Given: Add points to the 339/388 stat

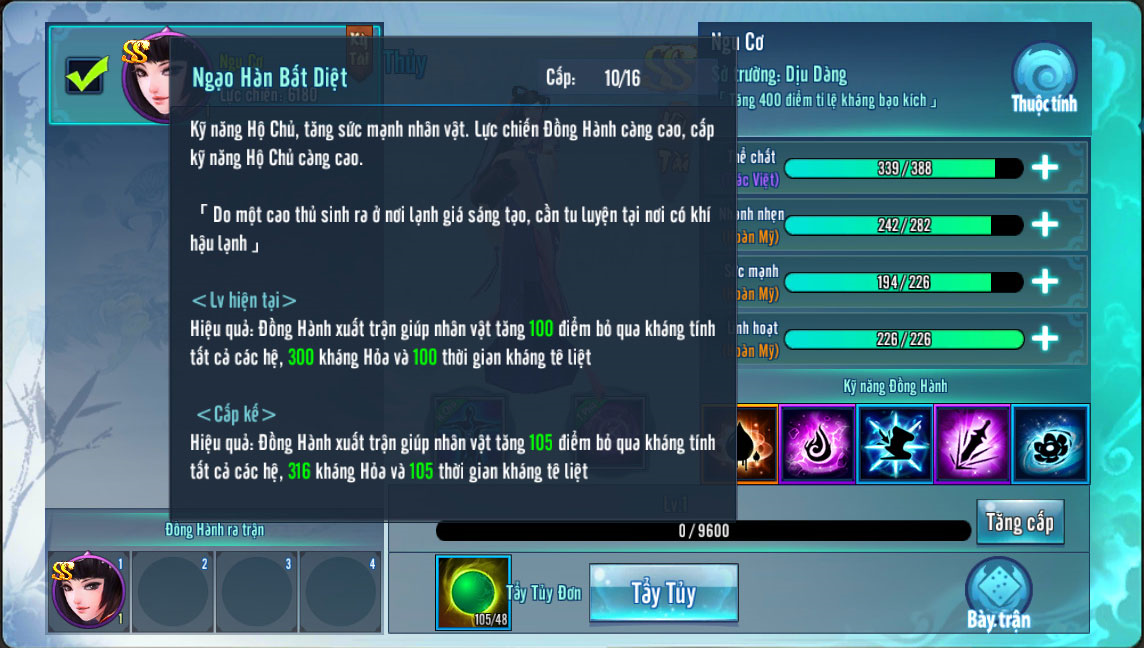Looking at the screenshot, I should (x=1045, y=168).
